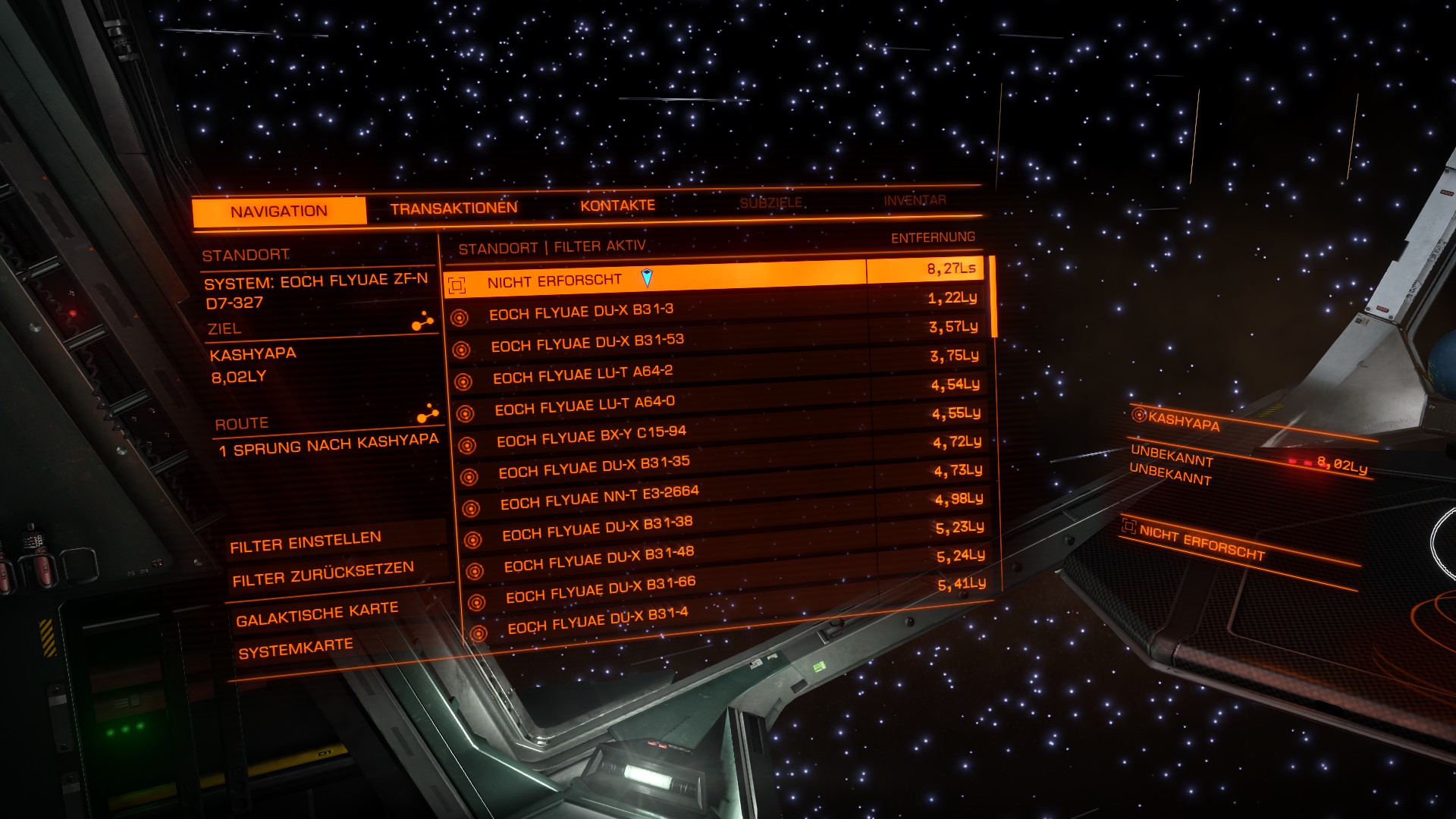The height and width of the screenshot is (819, 1456).
Task: Show the Inventar tab
Action: coord(915,200)
